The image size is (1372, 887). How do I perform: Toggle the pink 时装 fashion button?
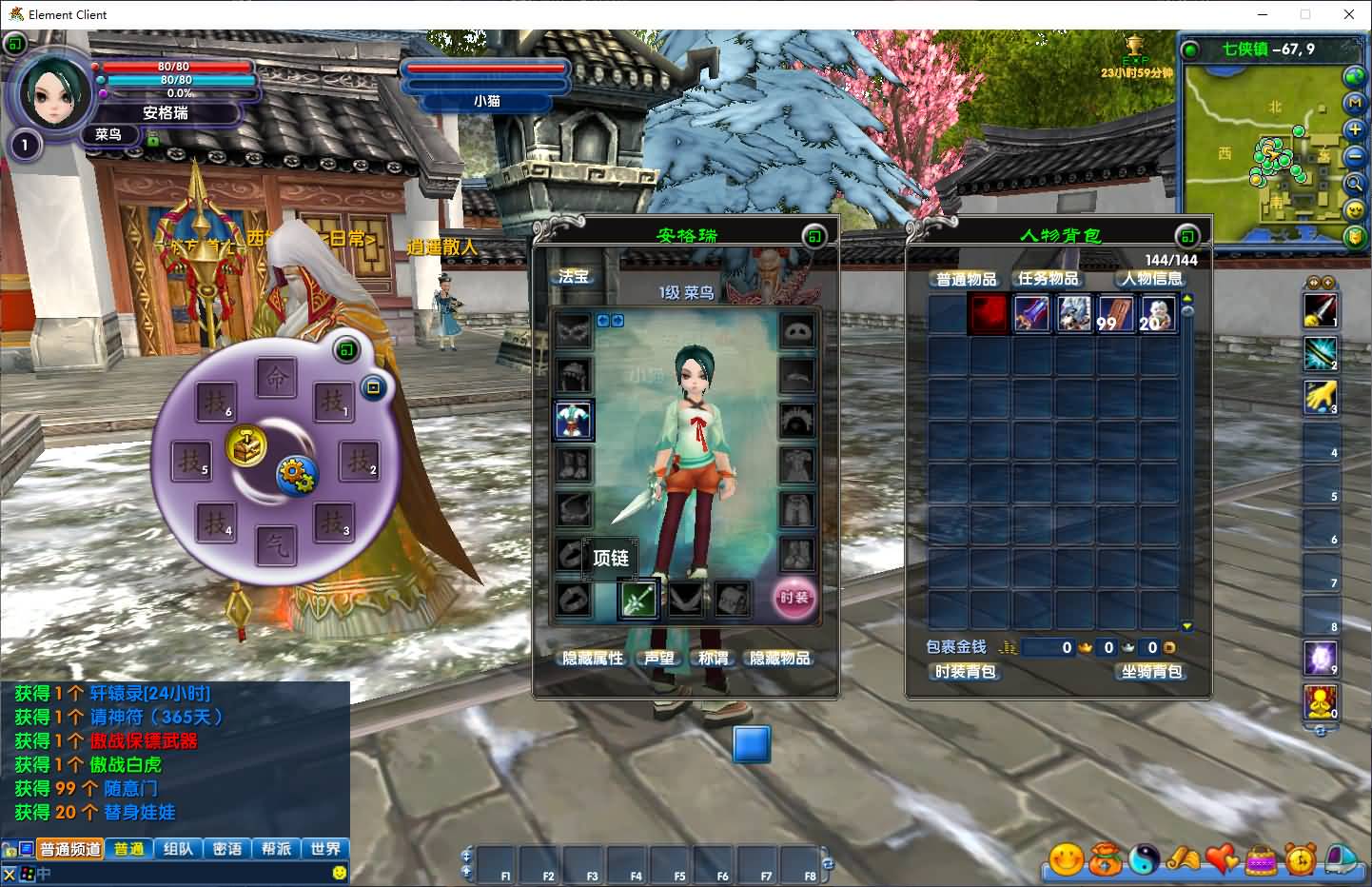794,598
